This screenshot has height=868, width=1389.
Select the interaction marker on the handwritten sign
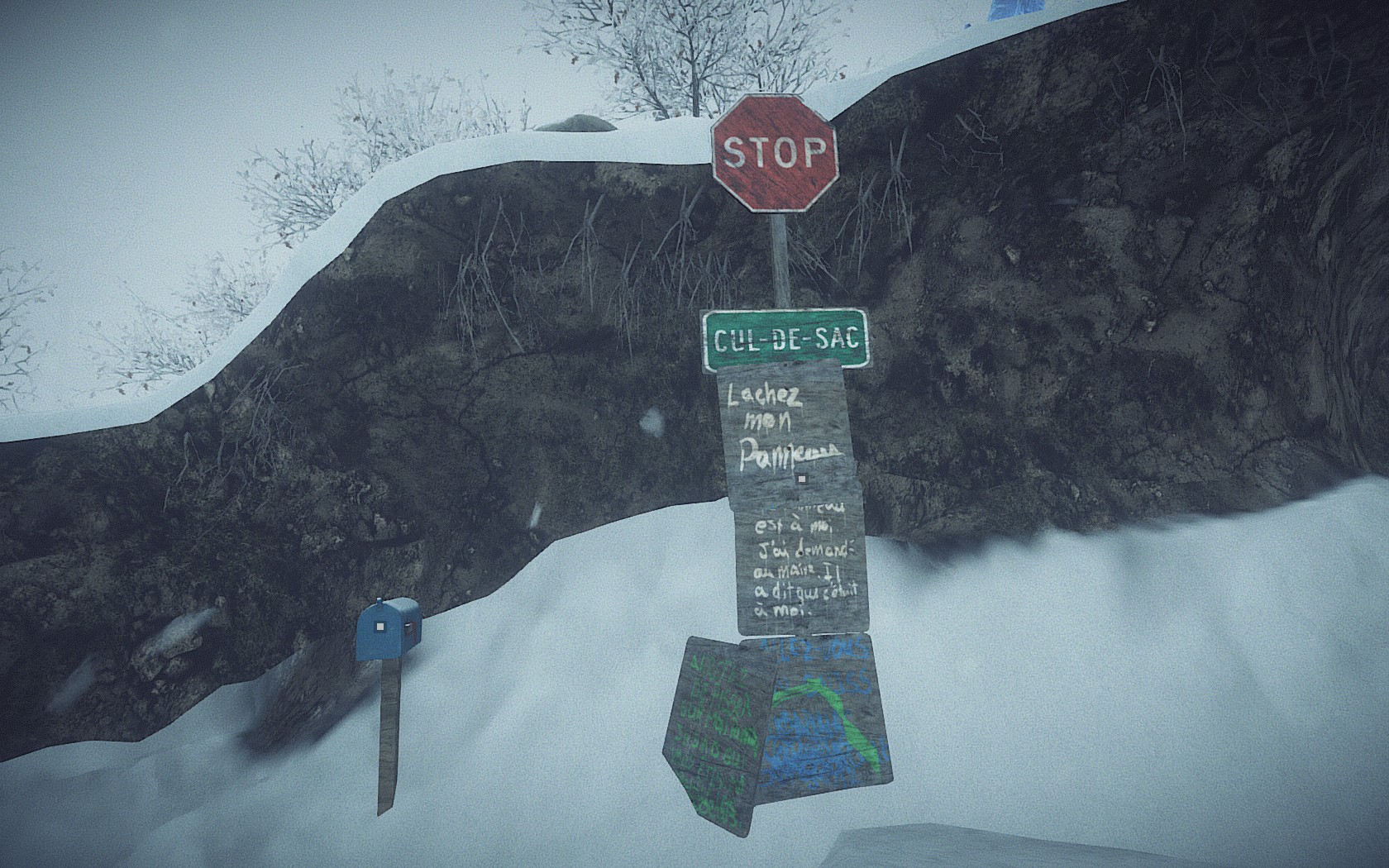[x=800, y=478]
